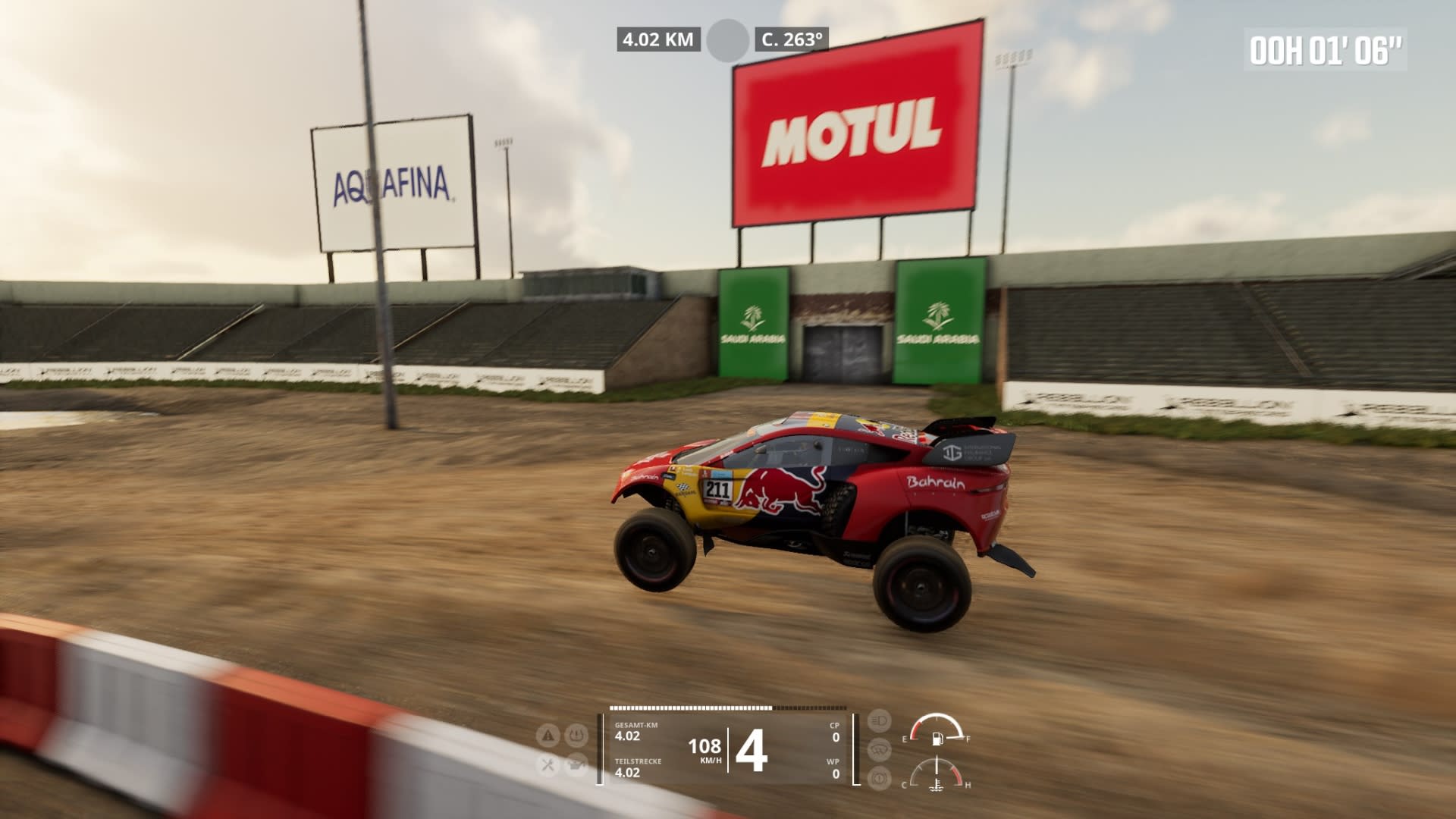The width and height of the screenshot is (1456, 819).
Task: Click the engine oil can icon
Action: (577, 764)
